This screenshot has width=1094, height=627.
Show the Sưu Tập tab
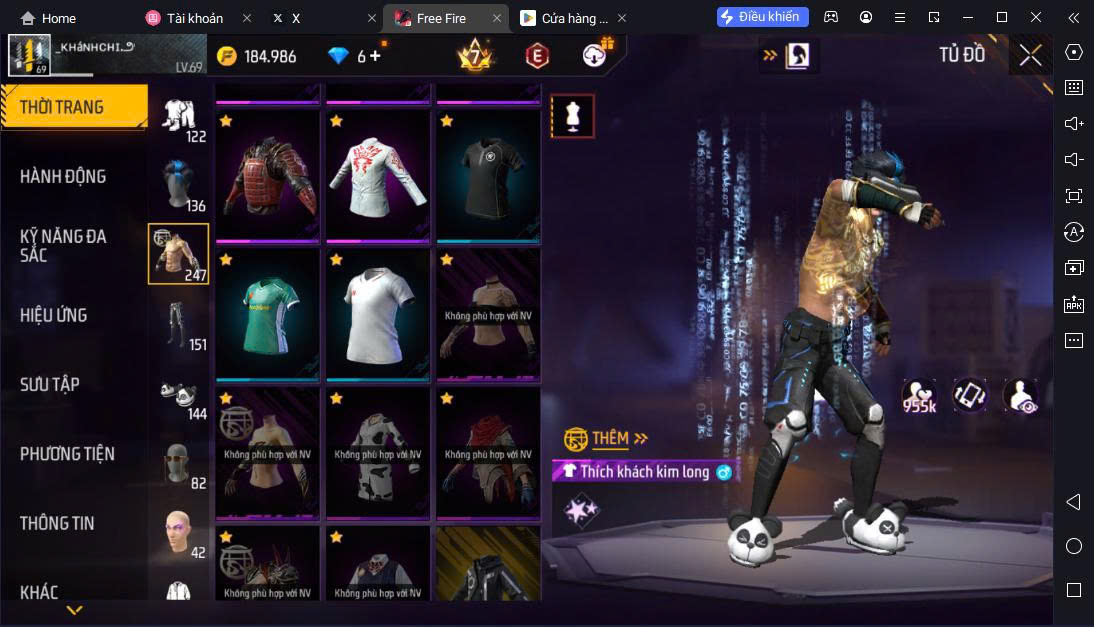50,385
